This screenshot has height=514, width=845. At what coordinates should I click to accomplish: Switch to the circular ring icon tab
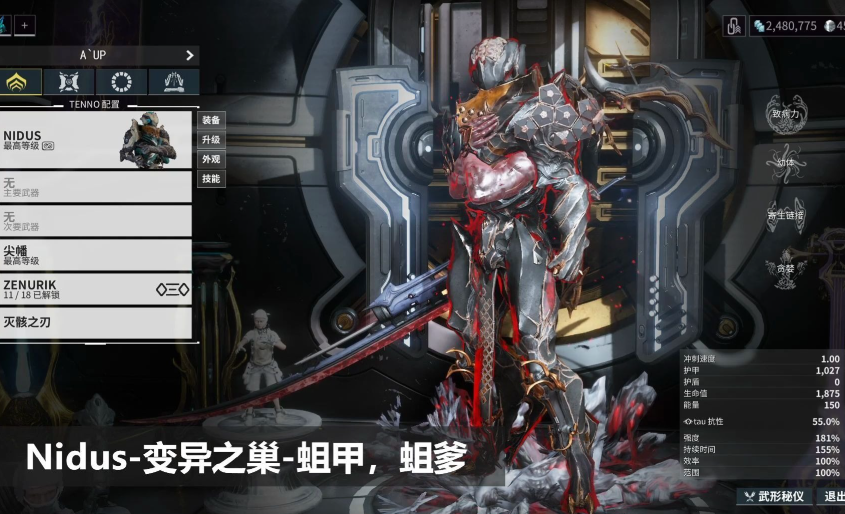pyautogui.click(x=122, y=82)
